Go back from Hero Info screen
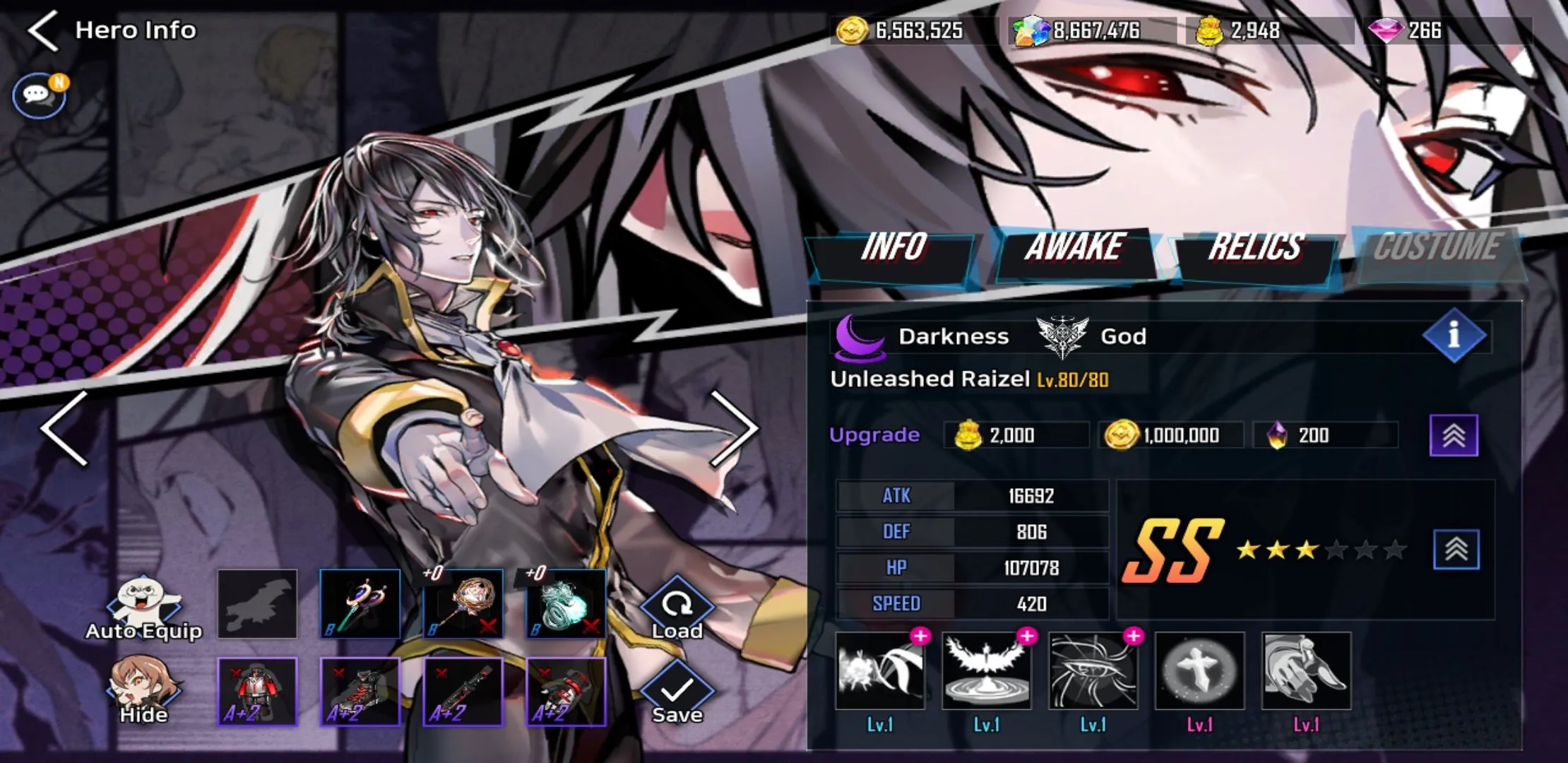This screenshot has width=1568, height=763. click(44, 30)
